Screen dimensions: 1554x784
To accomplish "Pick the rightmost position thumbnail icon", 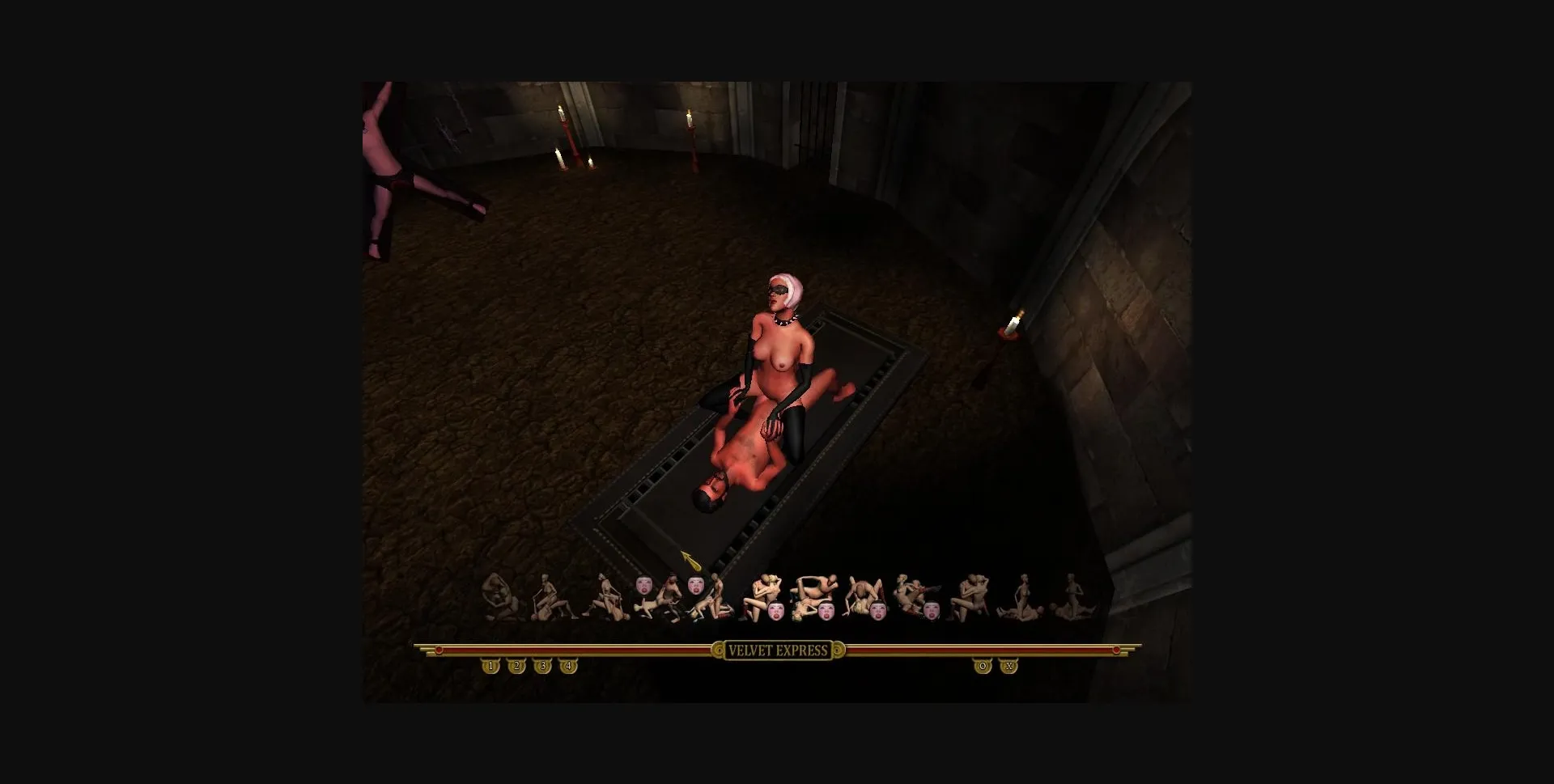I will 1072,599.
